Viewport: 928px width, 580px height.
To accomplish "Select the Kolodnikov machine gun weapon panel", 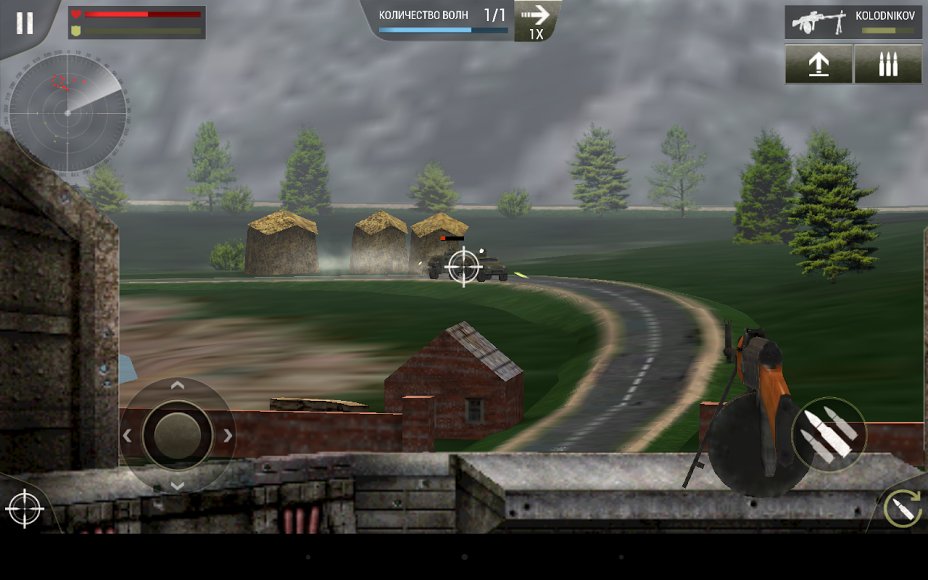I will tap(853, 22).
